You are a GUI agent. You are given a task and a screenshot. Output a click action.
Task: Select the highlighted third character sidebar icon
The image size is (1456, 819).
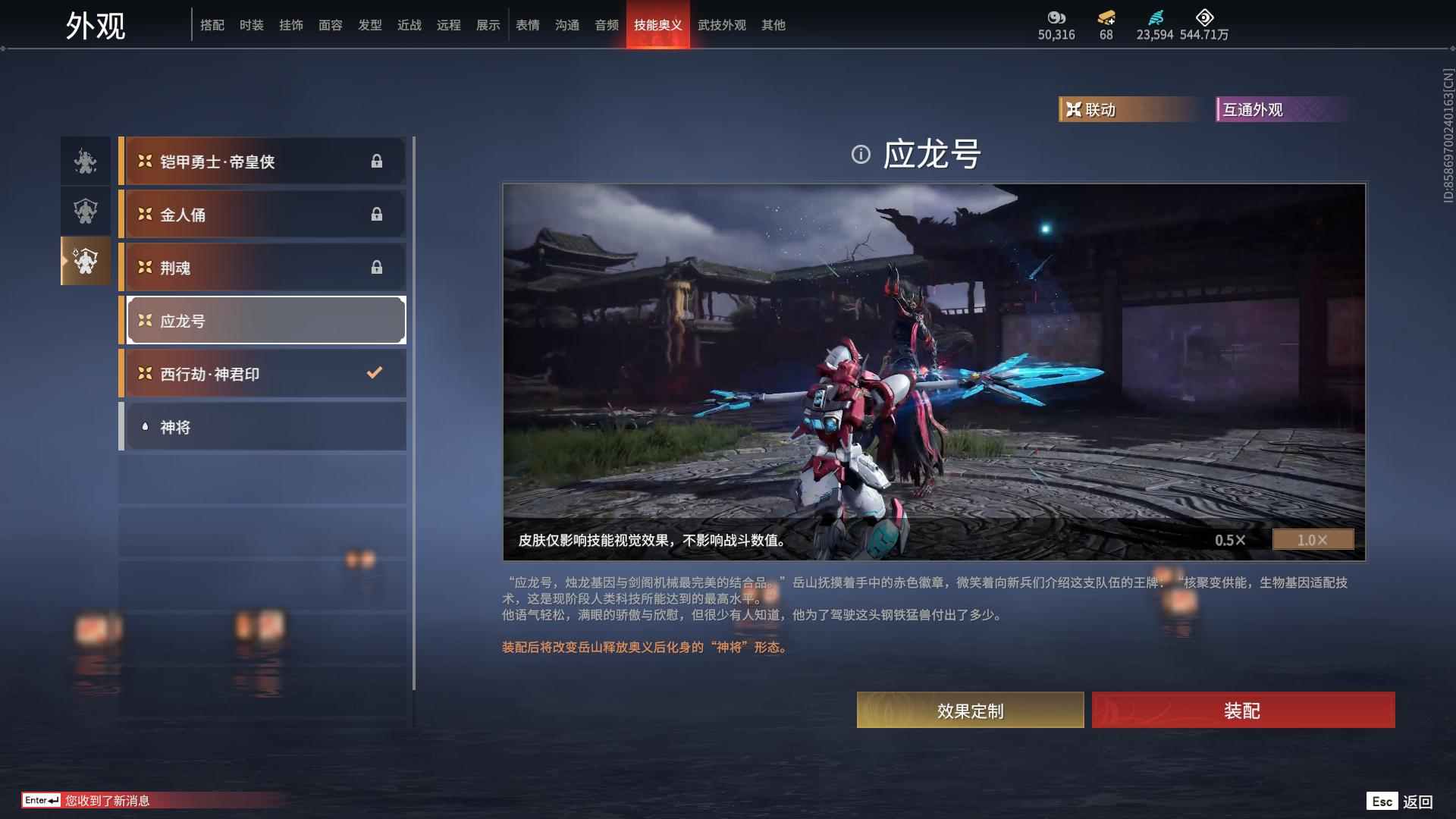[85, 262]
